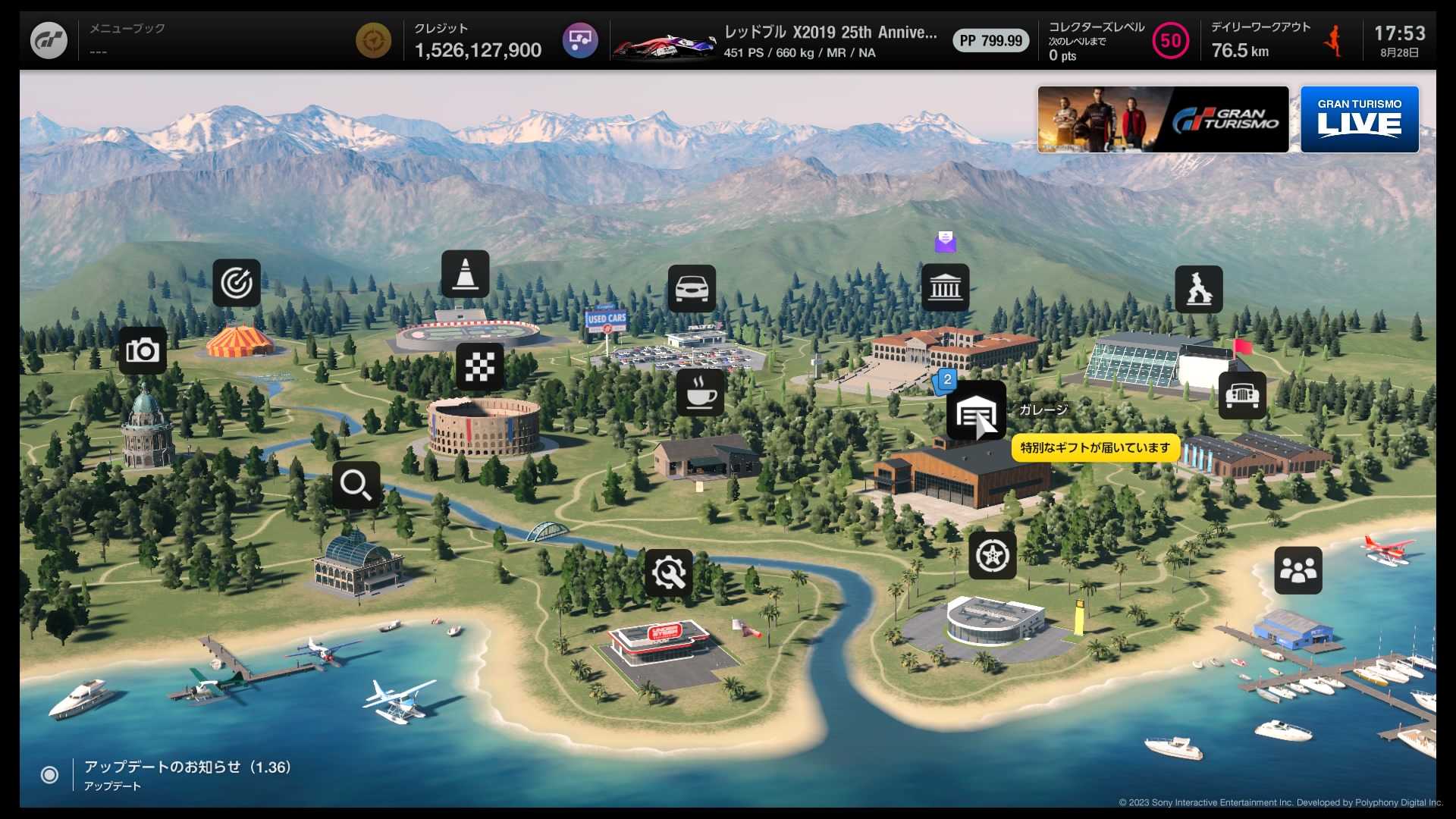Enter the Sport mode icon
This screenshot has width=1456, height=819.
(x=1198, y=289)
